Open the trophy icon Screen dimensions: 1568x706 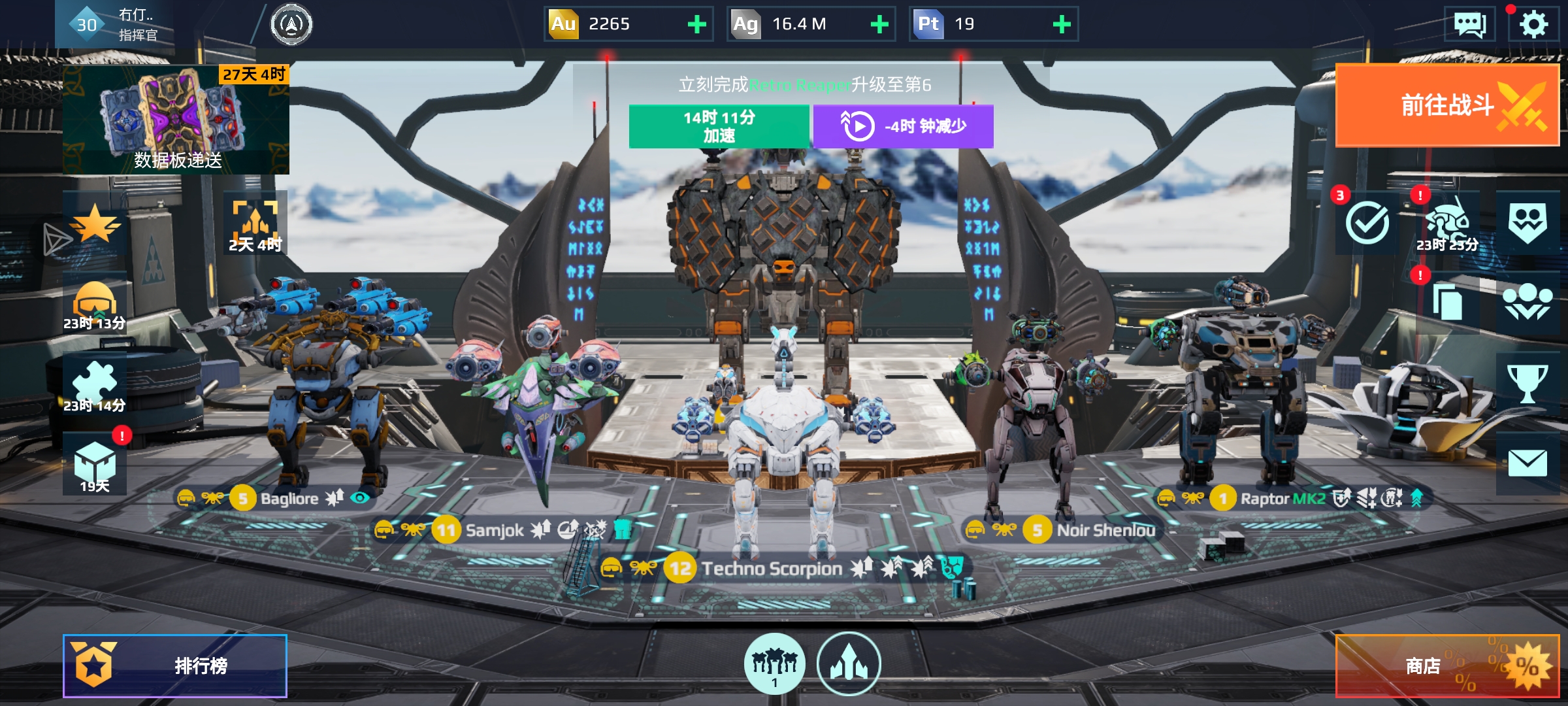pyautogui.click(x=1527, y=384)
